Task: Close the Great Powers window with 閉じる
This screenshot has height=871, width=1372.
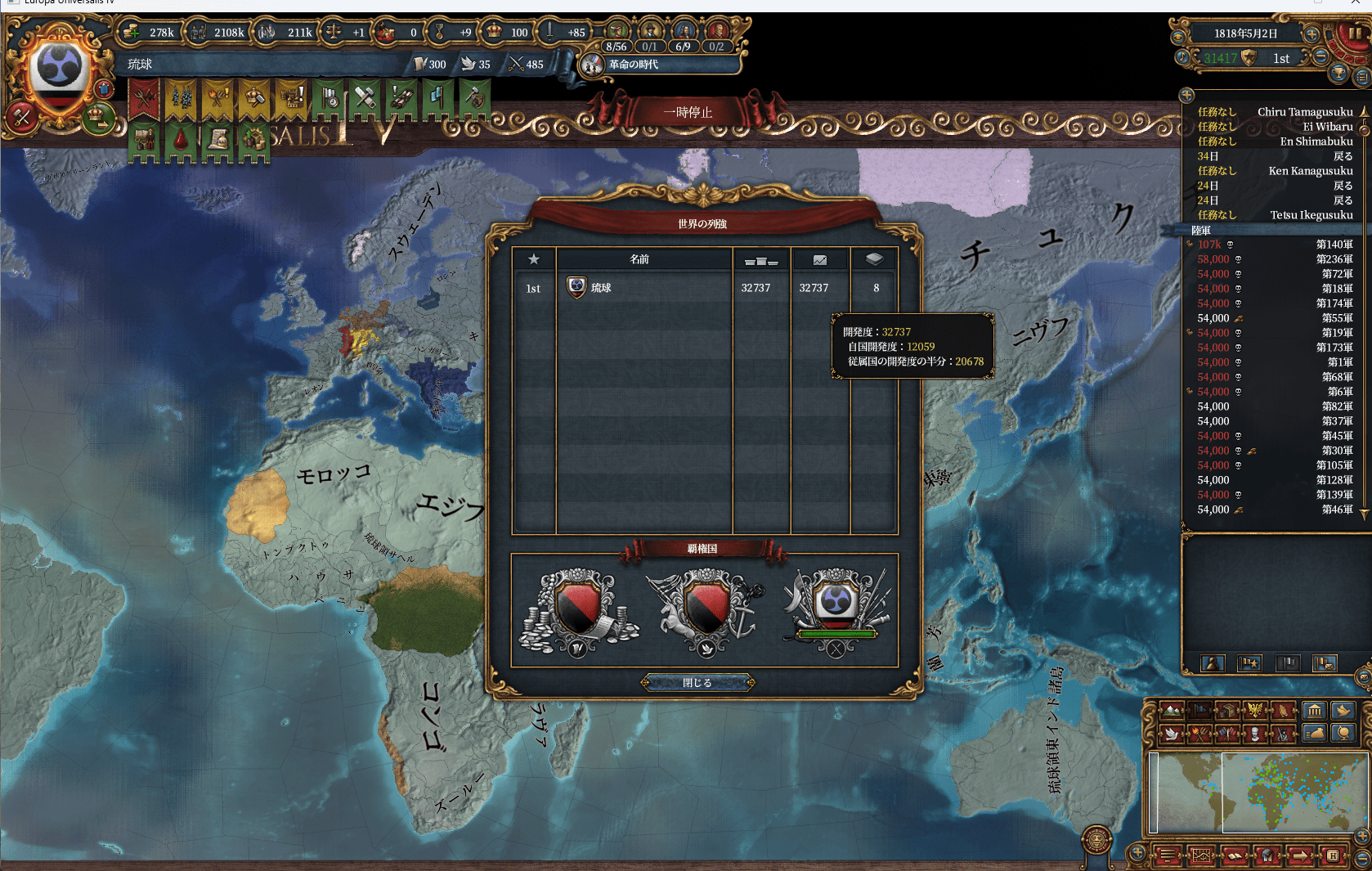Action: point(697,683)
